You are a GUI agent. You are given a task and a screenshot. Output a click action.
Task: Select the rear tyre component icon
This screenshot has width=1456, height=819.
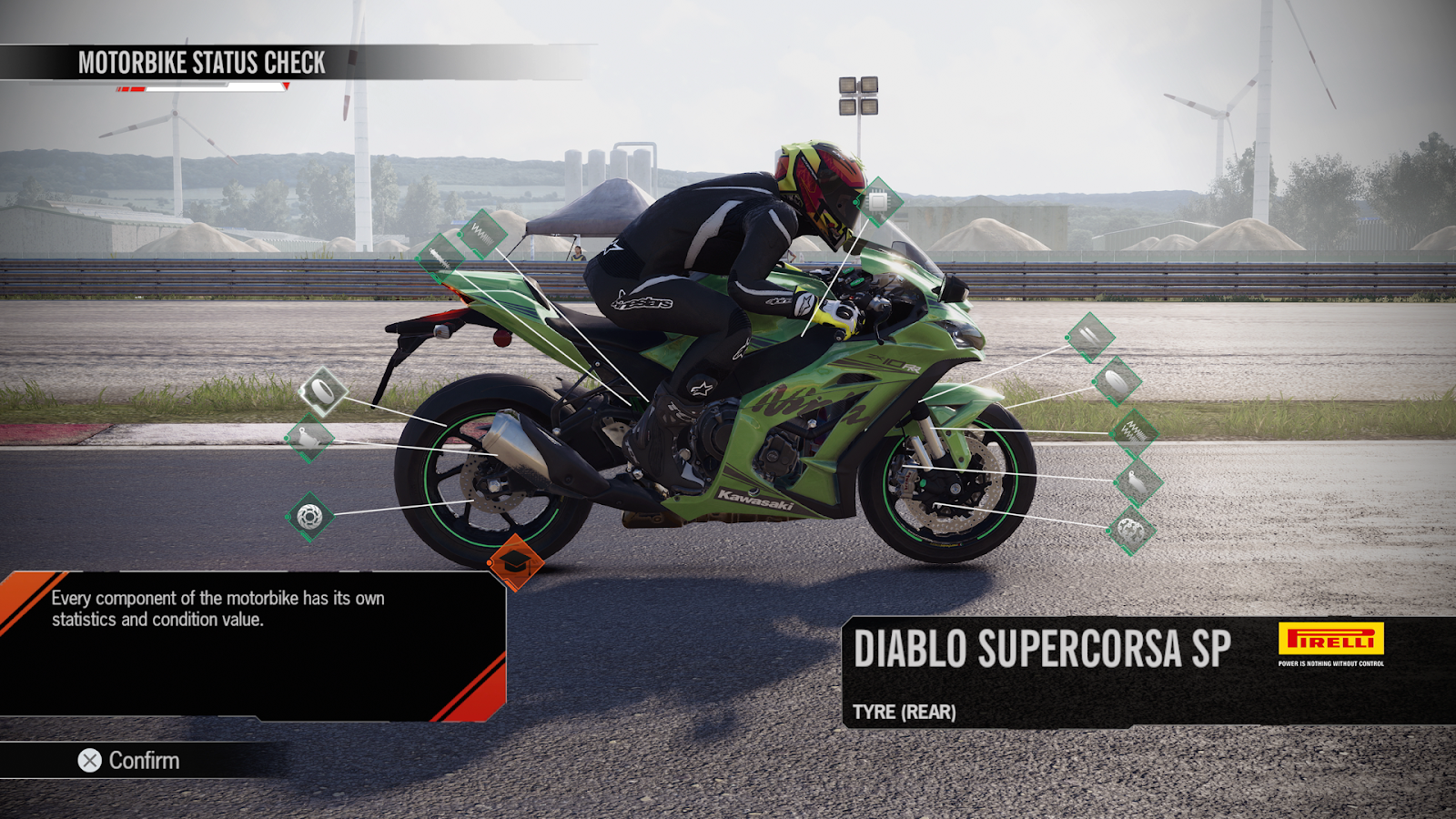[x=323, y=392]
